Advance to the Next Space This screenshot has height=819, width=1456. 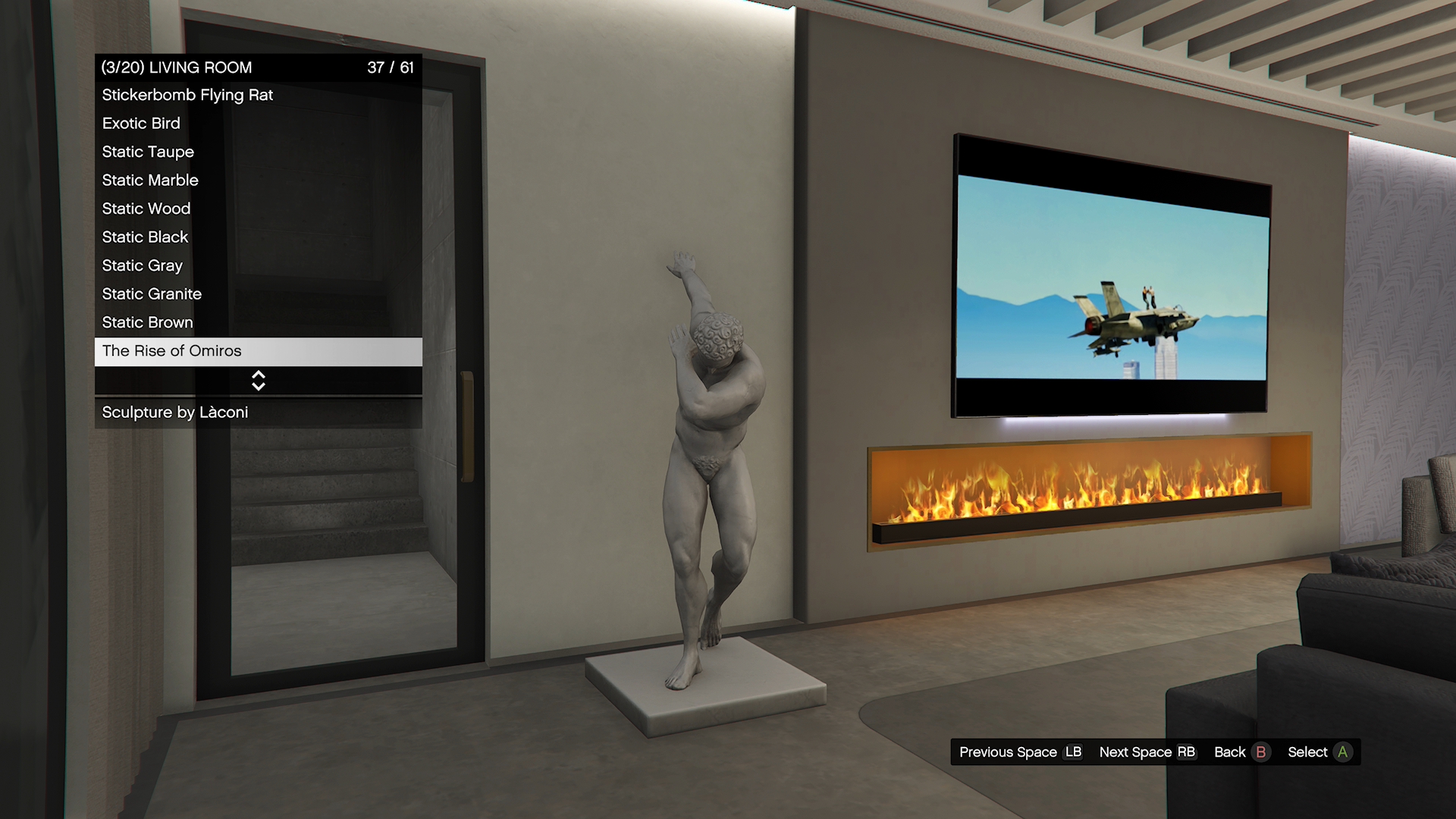(1147, 752)
